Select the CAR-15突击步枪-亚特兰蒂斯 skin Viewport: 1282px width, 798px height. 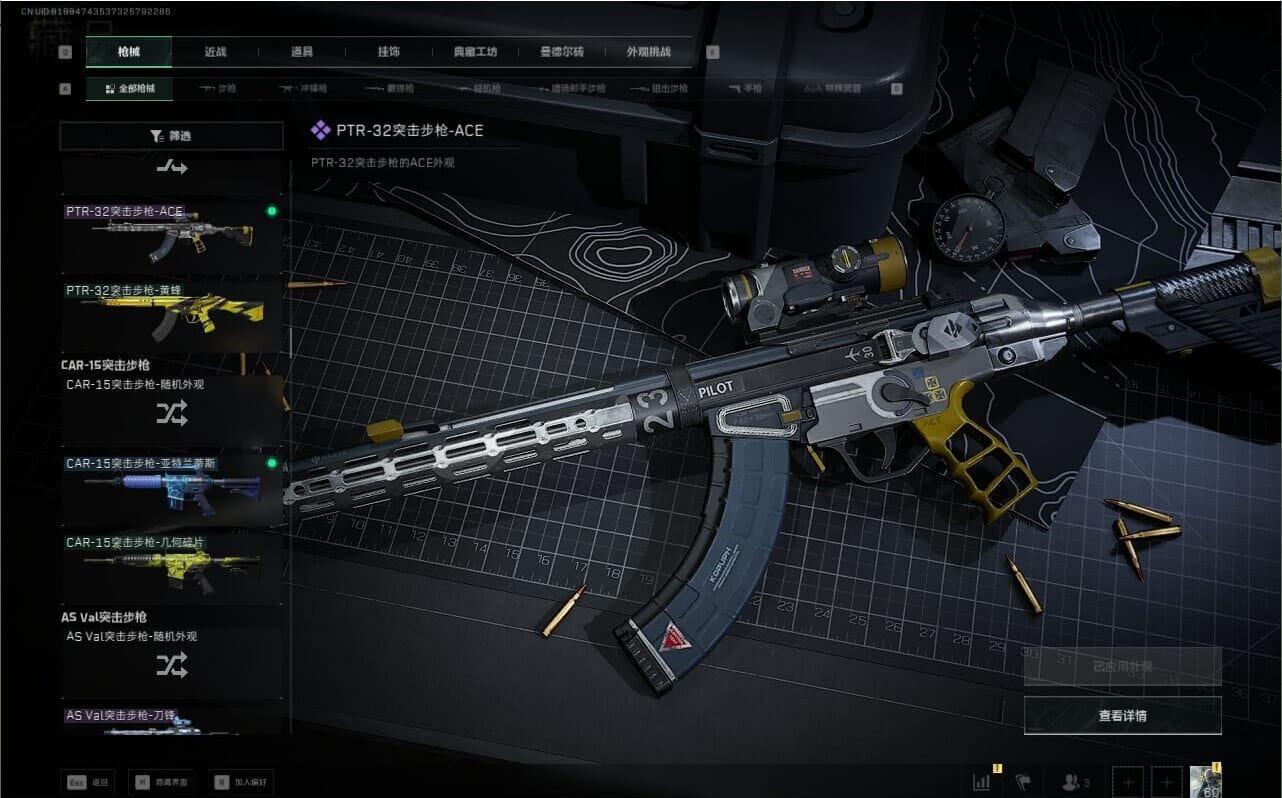(171, 489)
